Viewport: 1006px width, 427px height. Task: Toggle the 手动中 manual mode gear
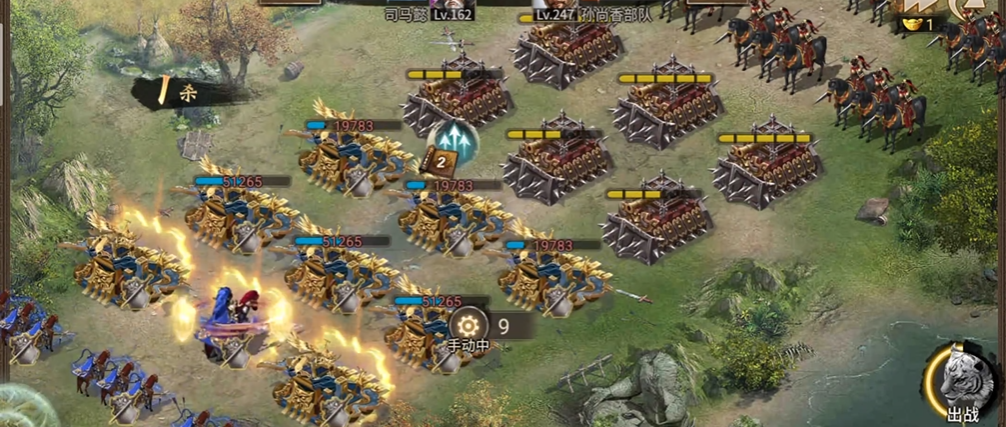468,325
